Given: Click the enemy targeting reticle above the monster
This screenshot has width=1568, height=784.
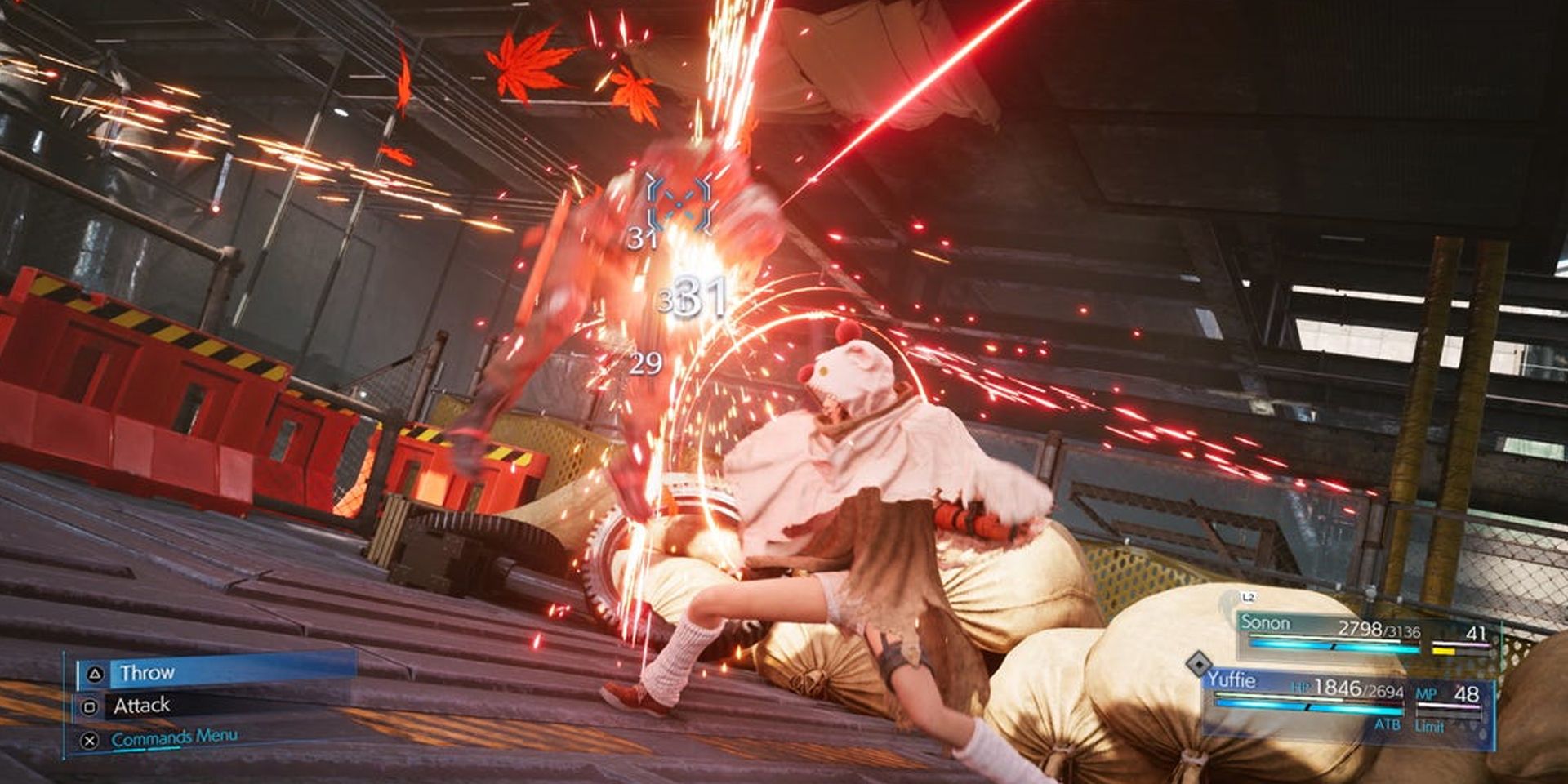Looking at the screenshot, I should [679, 203].
